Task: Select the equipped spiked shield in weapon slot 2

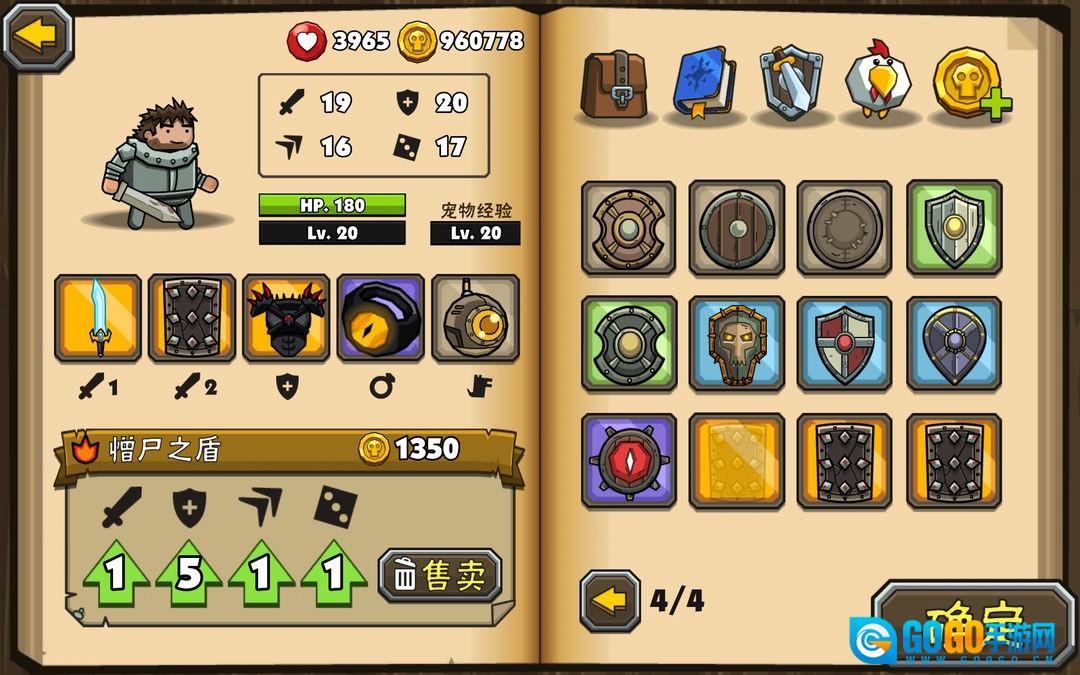Action: coord(192,318)
